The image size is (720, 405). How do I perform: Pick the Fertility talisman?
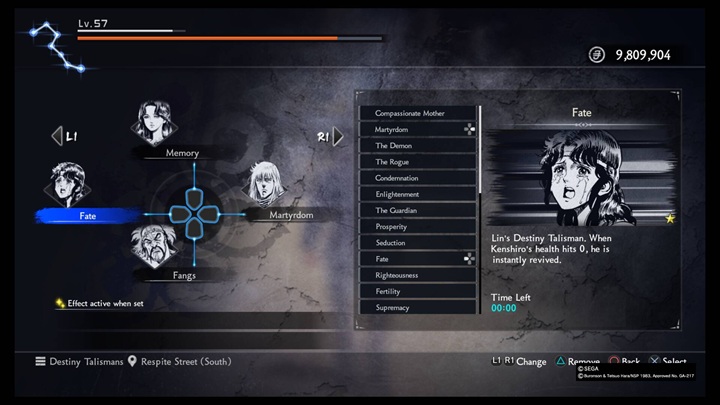[x=418, y=291]
